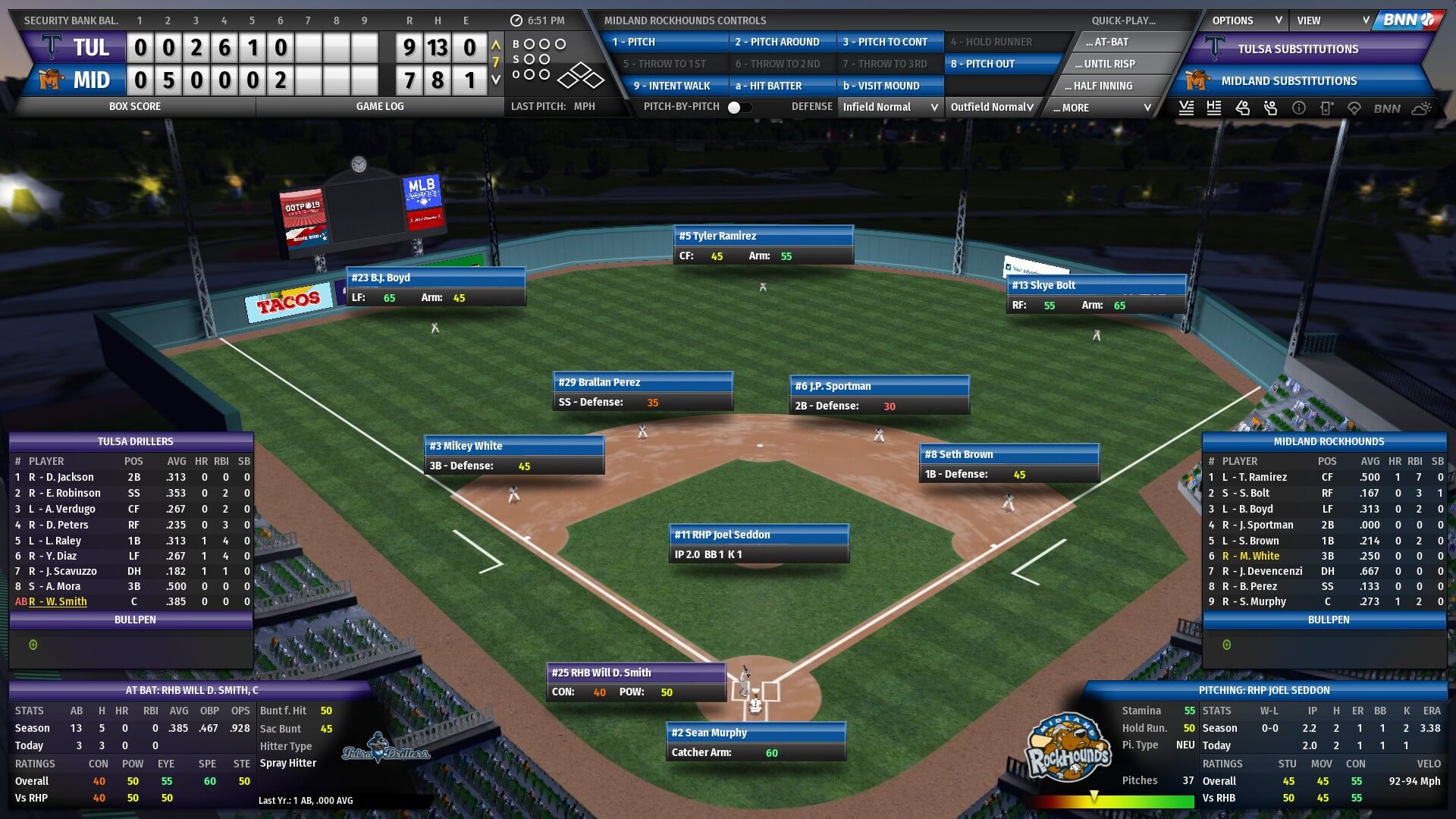The image size is (1456, 819).
Task: Open Midland Substitutions
Action: pyautogui.click(x=1288, y=81)
